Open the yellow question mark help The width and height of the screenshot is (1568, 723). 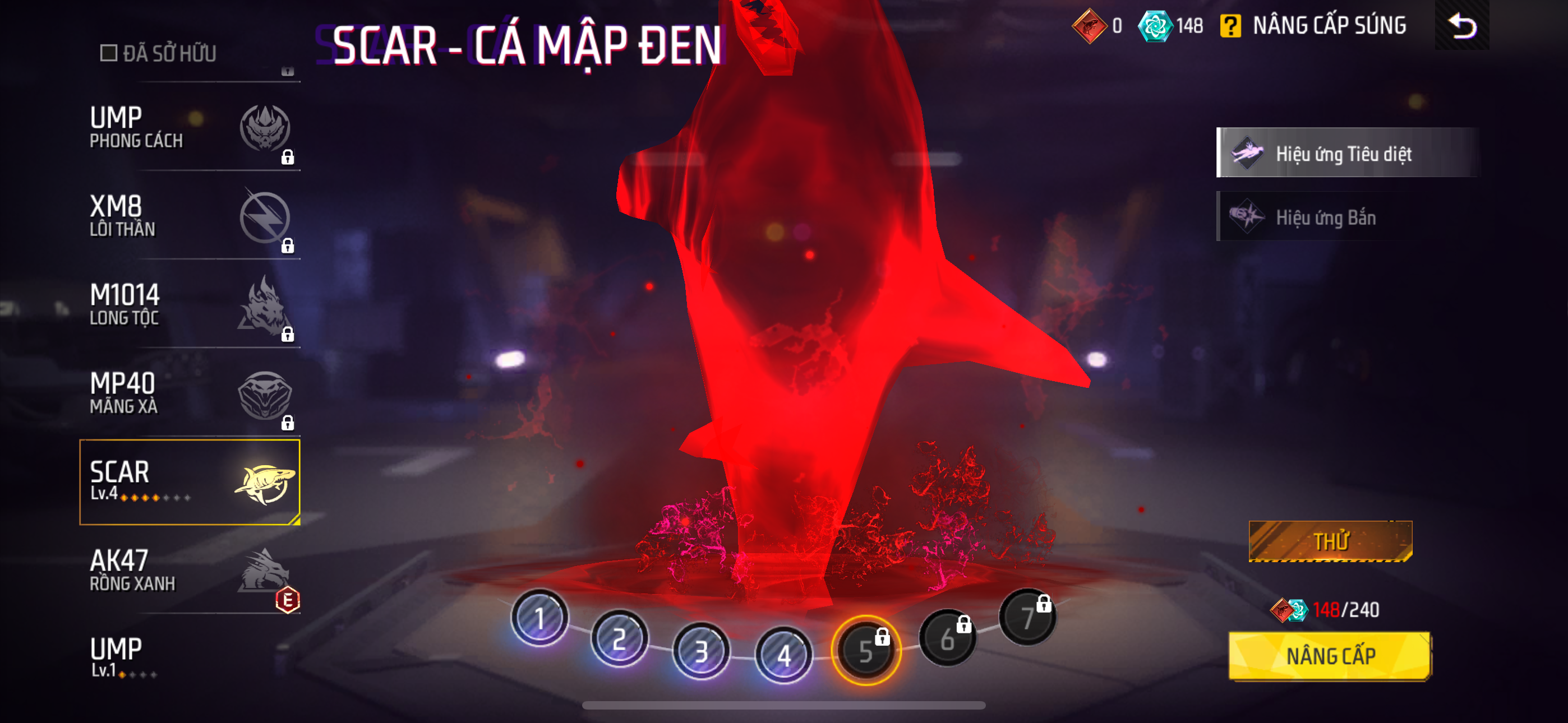tap(1230, 26)
